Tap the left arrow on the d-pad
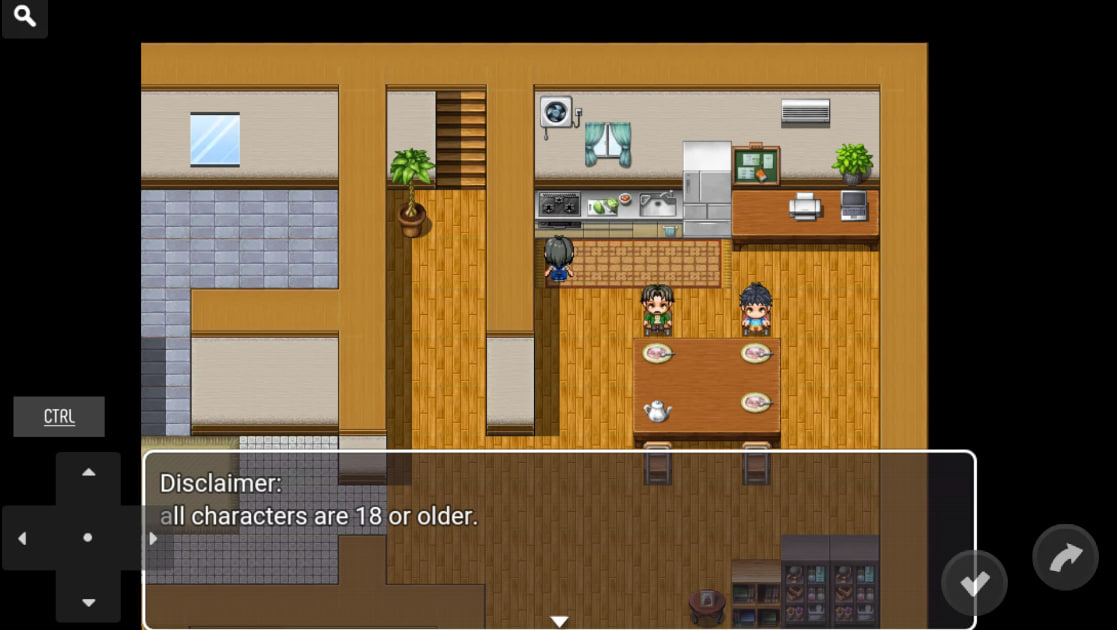 tap(22, 538)
